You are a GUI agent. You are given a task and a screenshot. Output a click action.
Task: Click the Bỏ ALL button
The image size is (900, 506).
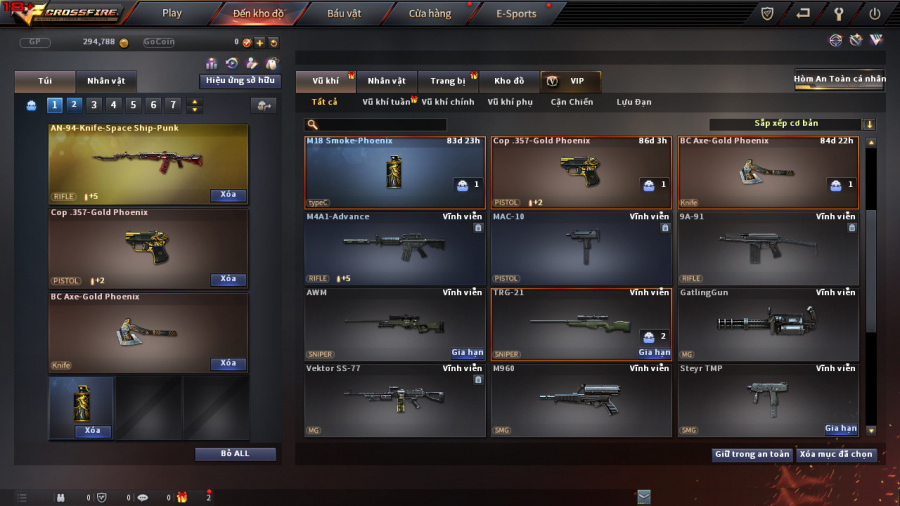(x=235, y=453)
